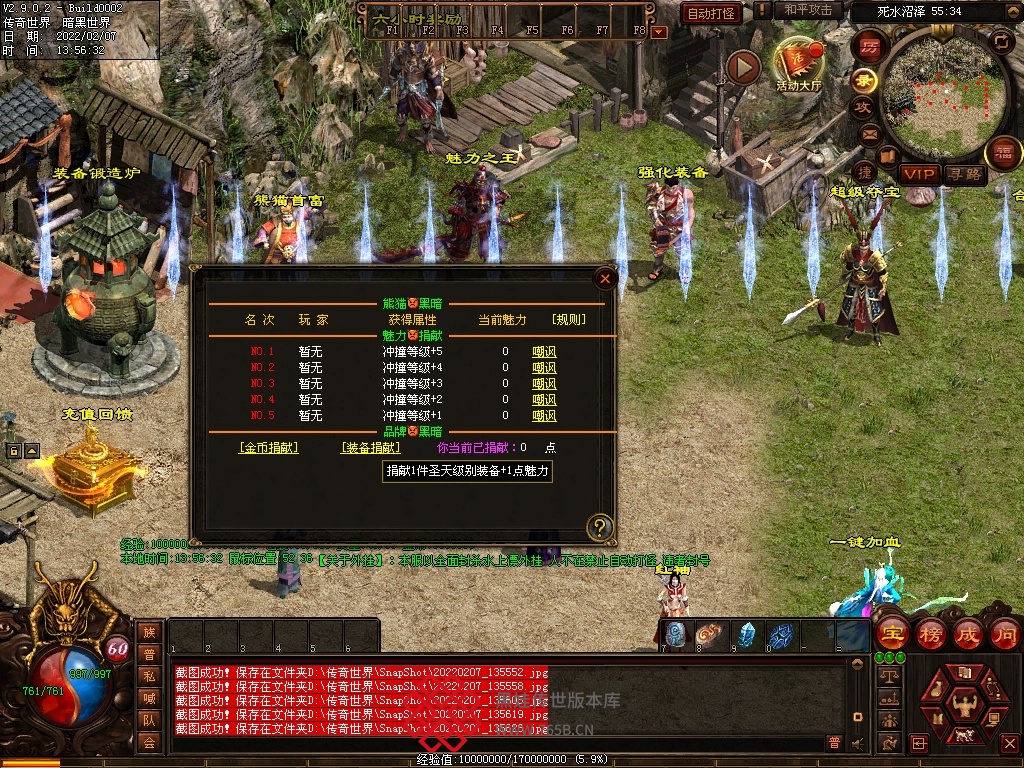Open the mail envelope icon

(x=868, y=133)
